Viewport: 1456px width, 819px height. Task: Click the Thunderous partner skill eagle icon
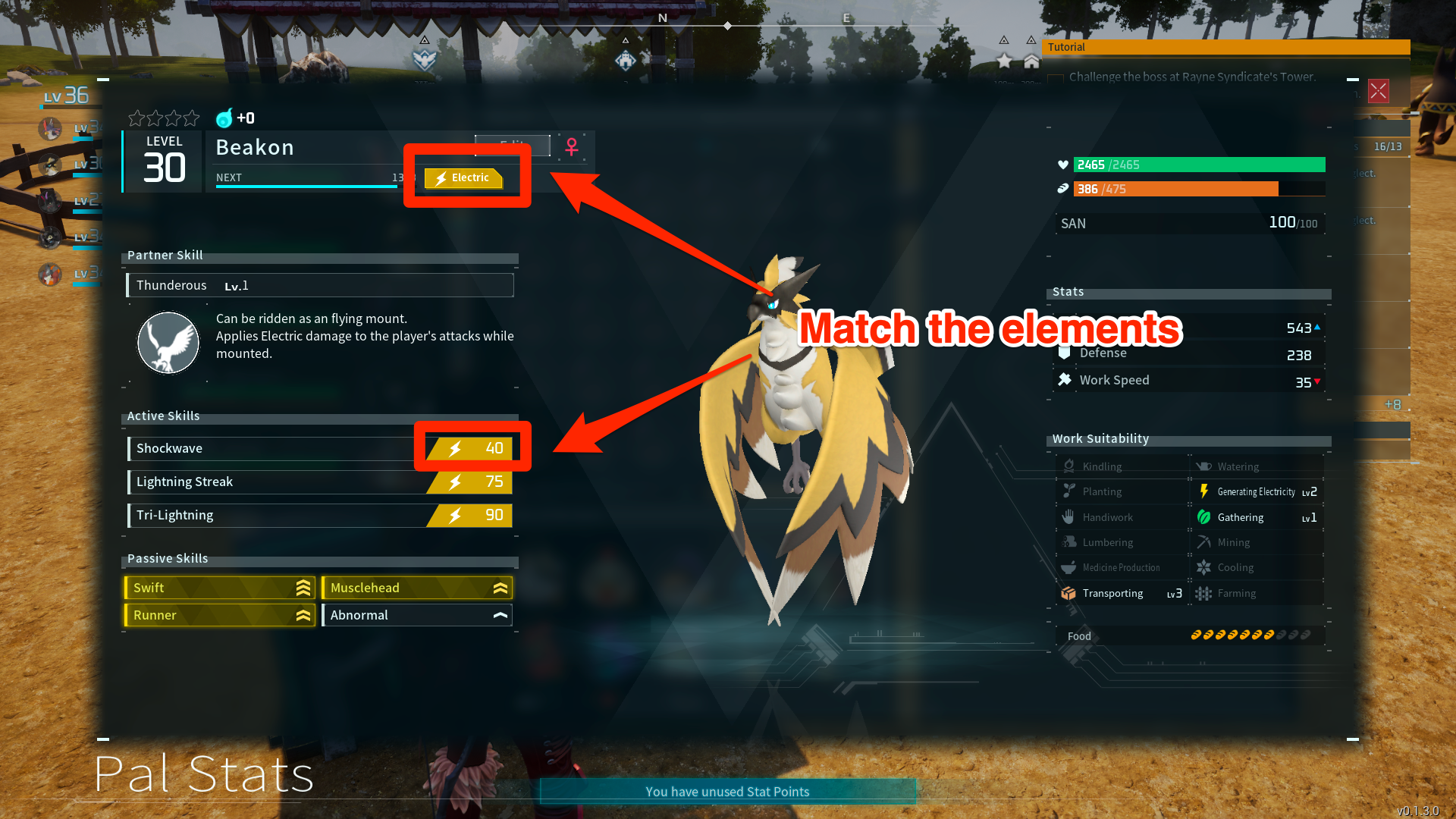168,343
